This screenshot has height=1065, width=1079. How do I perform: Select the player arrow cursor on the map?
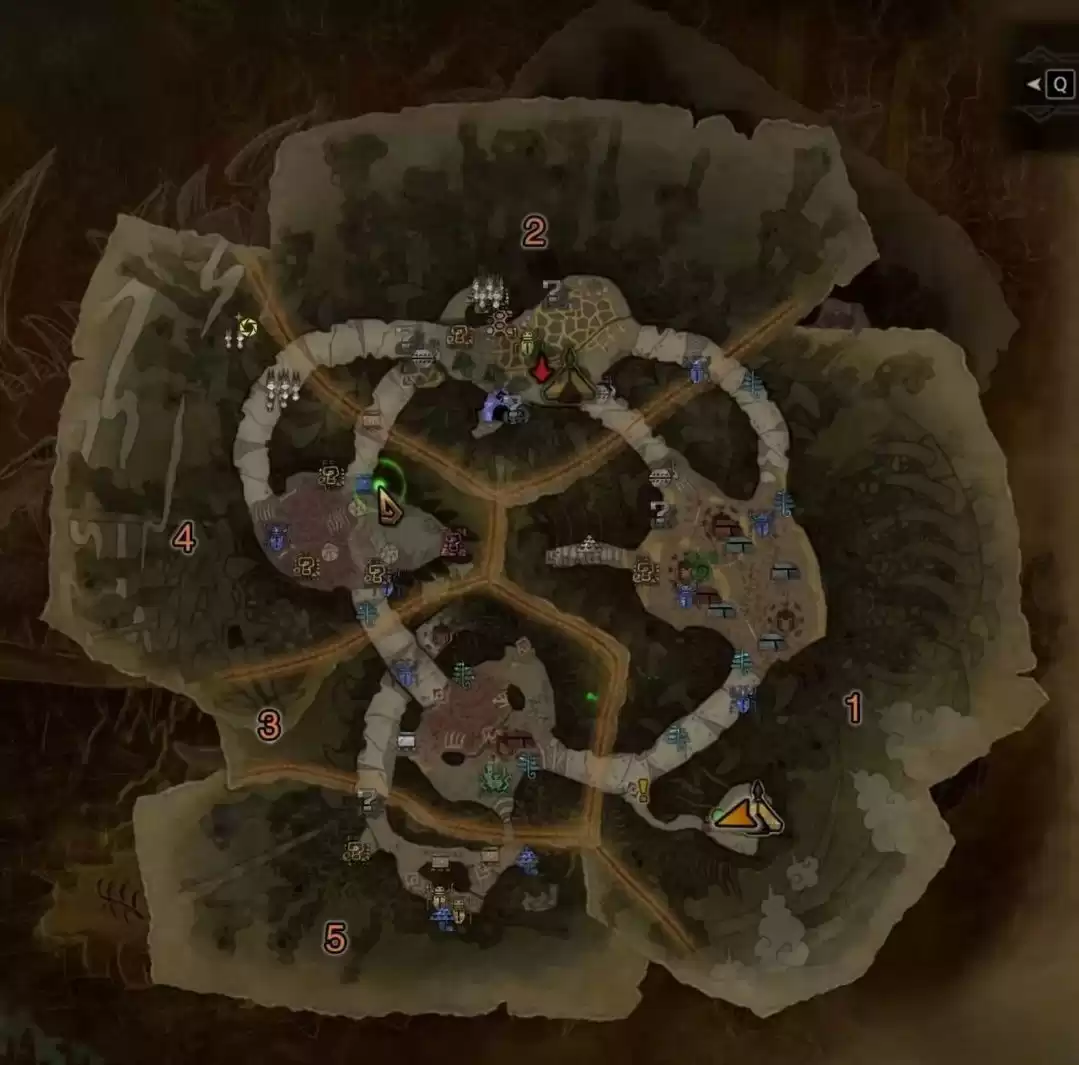(388, 510)
